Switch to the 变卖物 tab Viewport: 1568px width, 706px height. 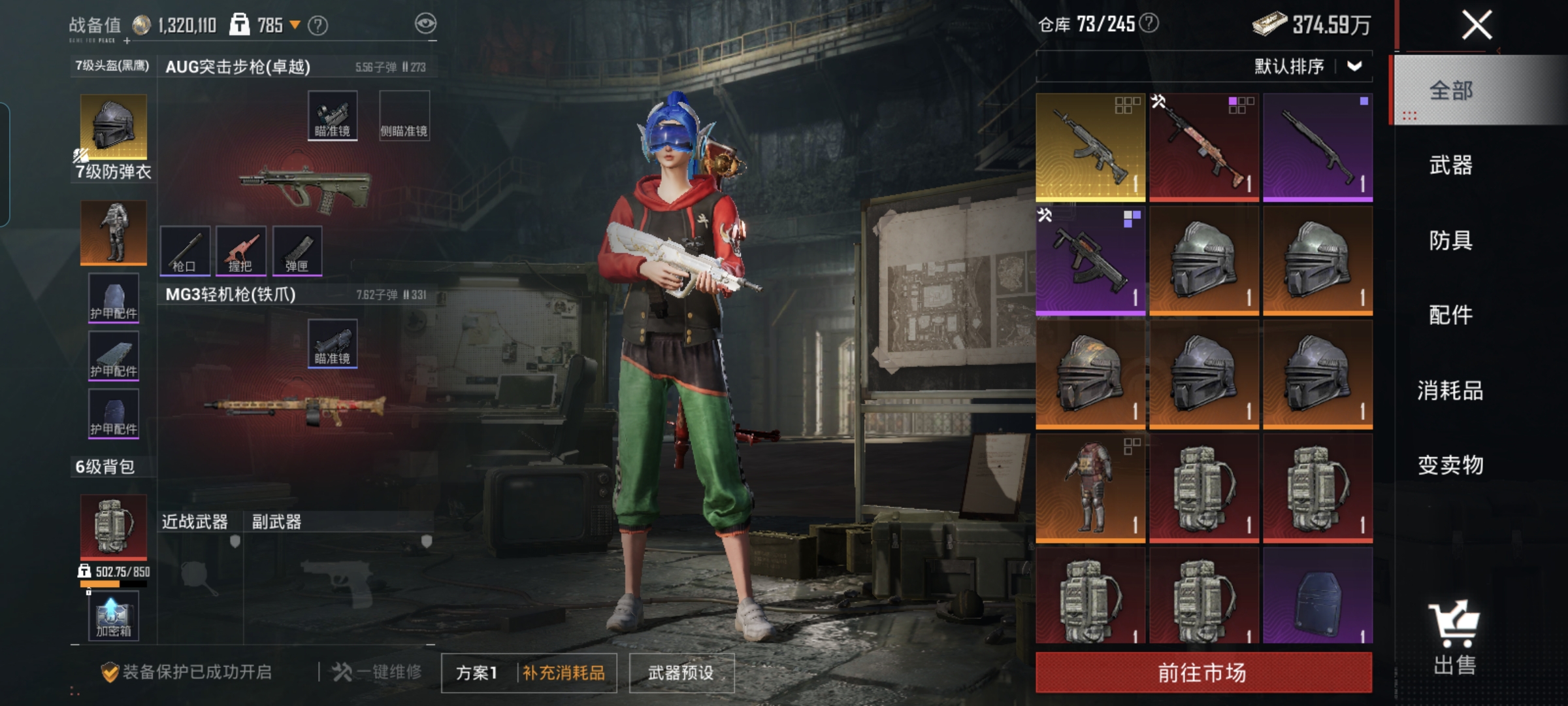click(1450, 465)
